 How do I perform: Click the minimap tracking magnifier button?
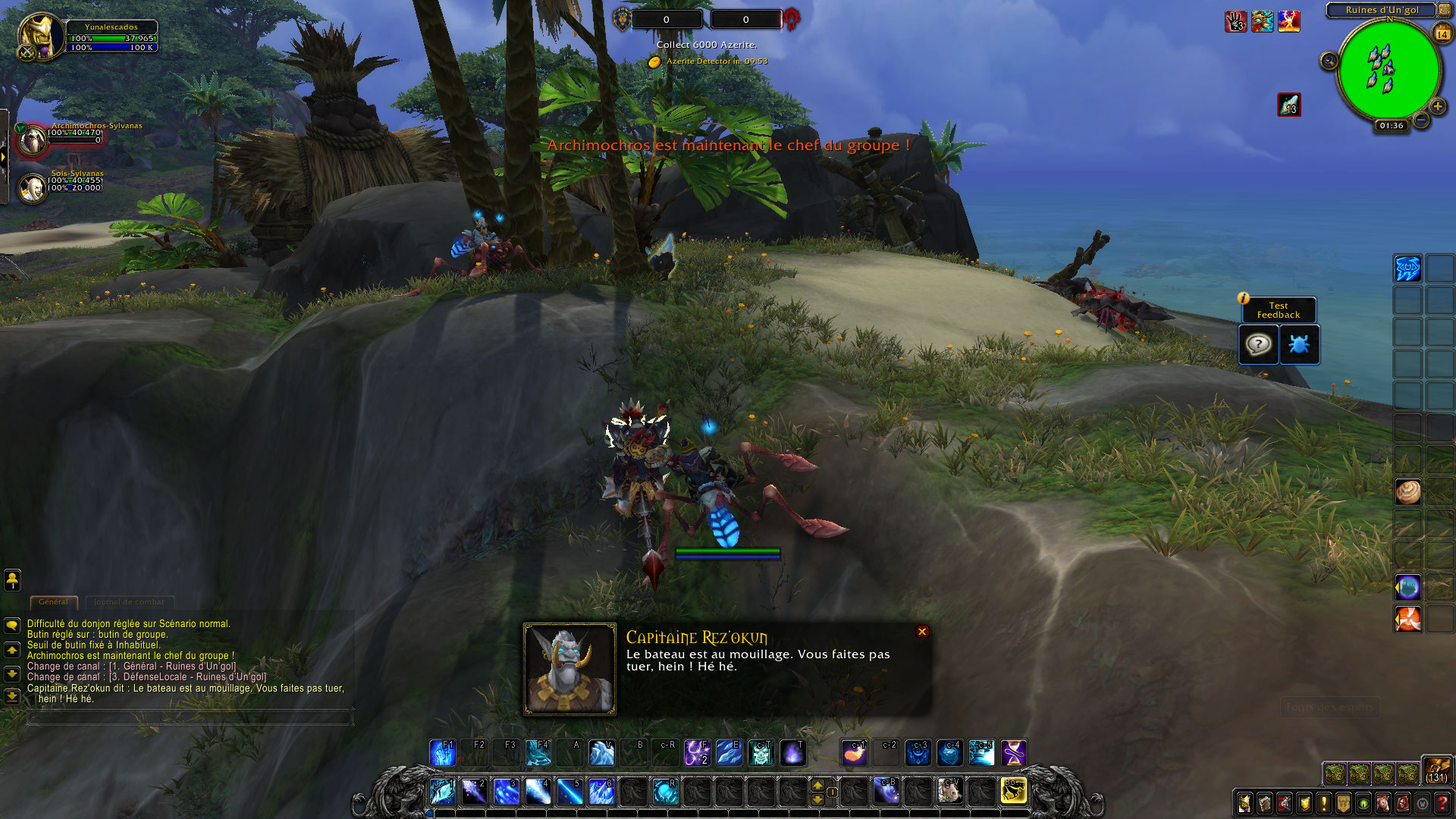(1329, 61)
